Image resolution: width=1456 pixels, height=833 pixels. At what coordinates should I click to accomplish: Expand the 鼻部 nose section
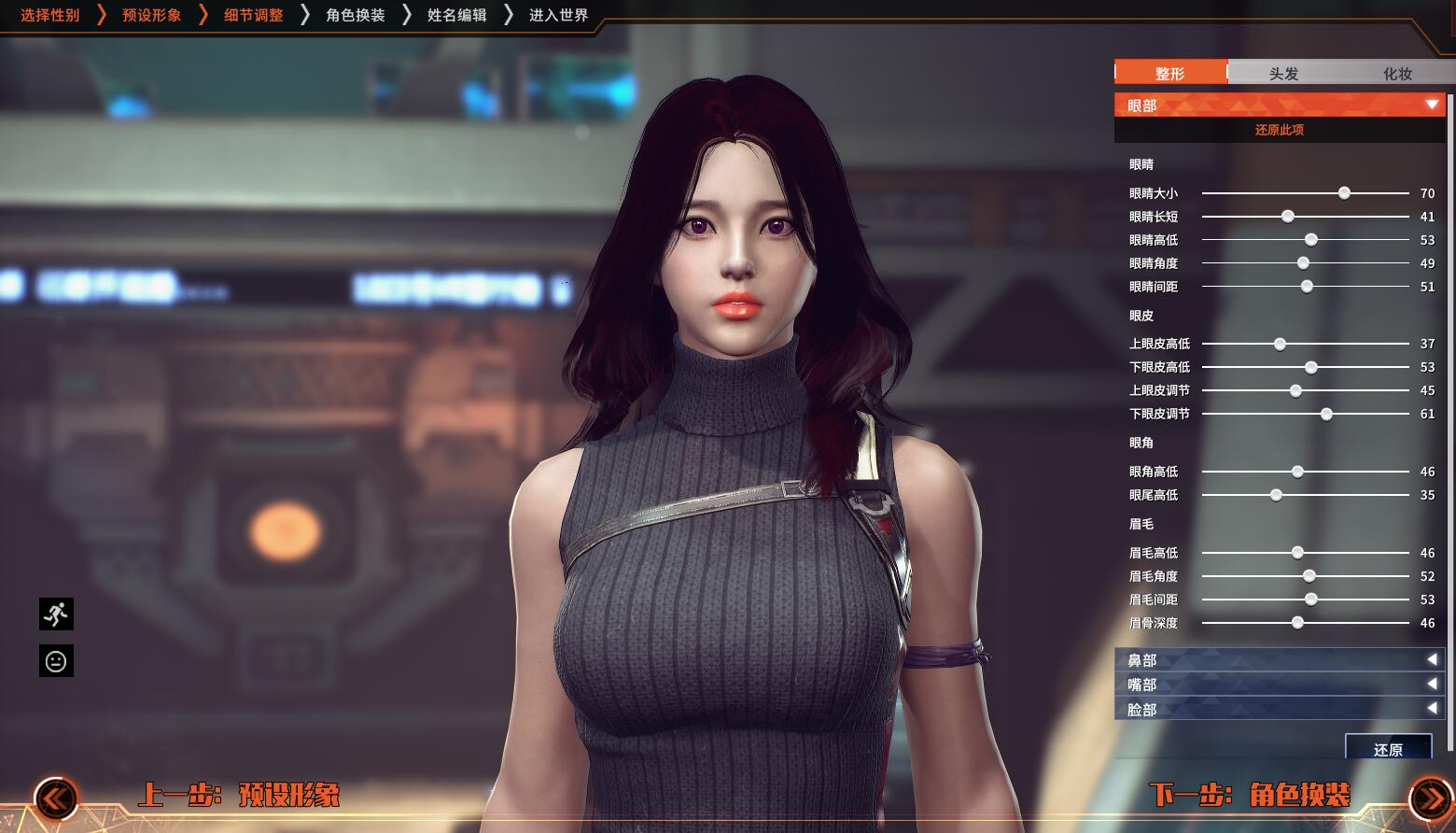(x=1280, y=660)
